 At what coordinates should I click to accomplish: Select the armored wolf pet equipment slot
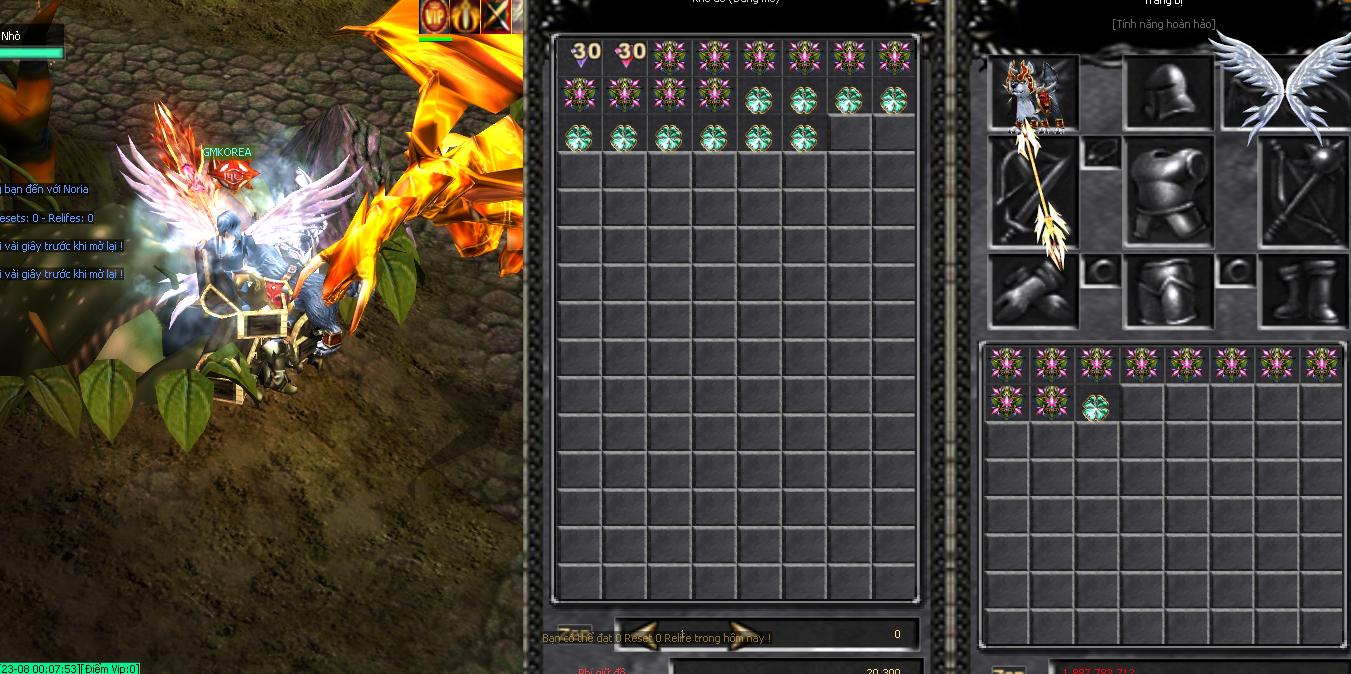1034,94
